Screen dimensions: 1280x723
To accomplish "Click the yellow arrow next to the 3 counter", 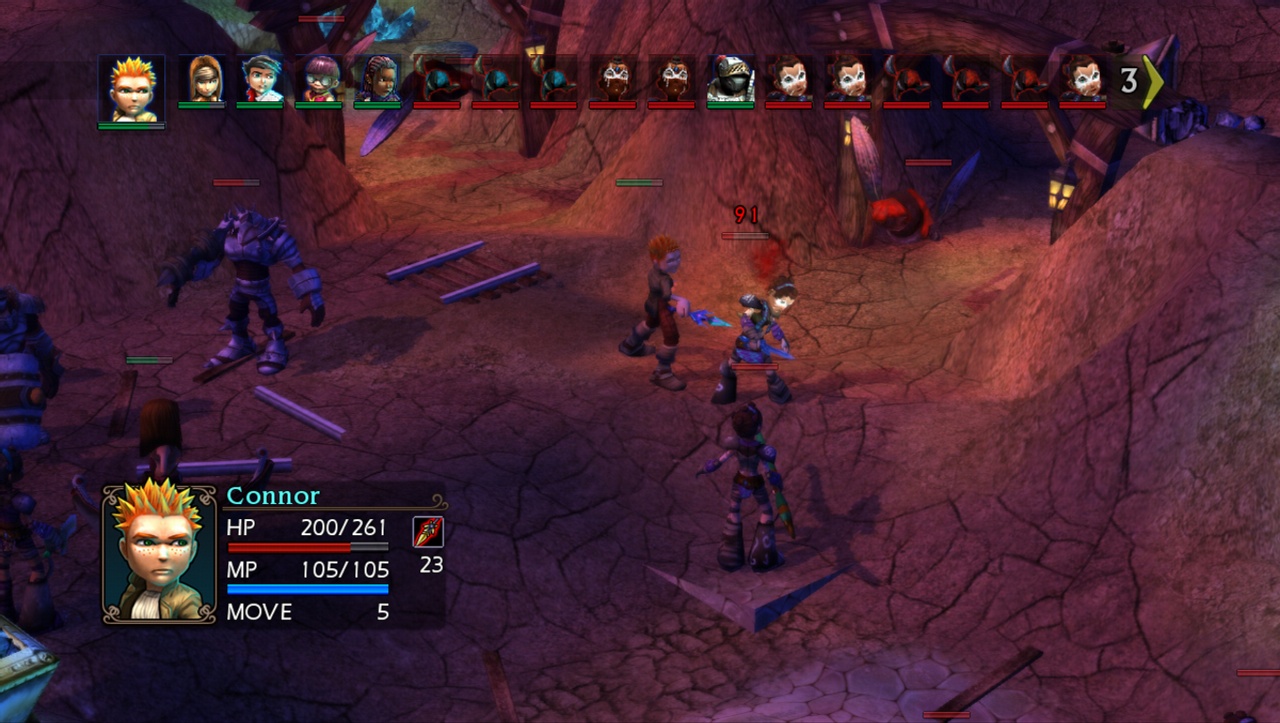I will click(1152, 82).
